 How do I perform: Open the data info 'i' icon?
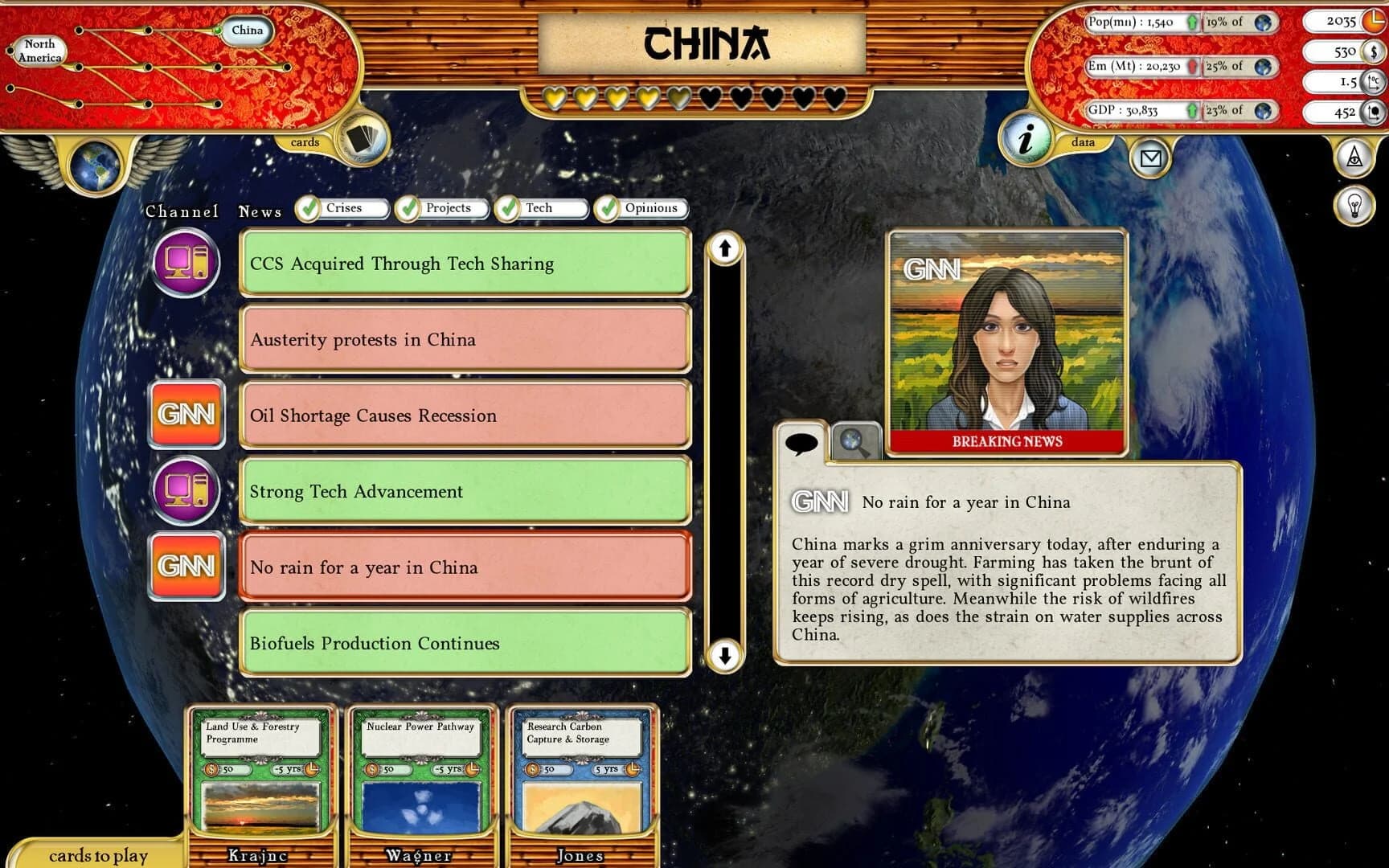click(1029, 141)
